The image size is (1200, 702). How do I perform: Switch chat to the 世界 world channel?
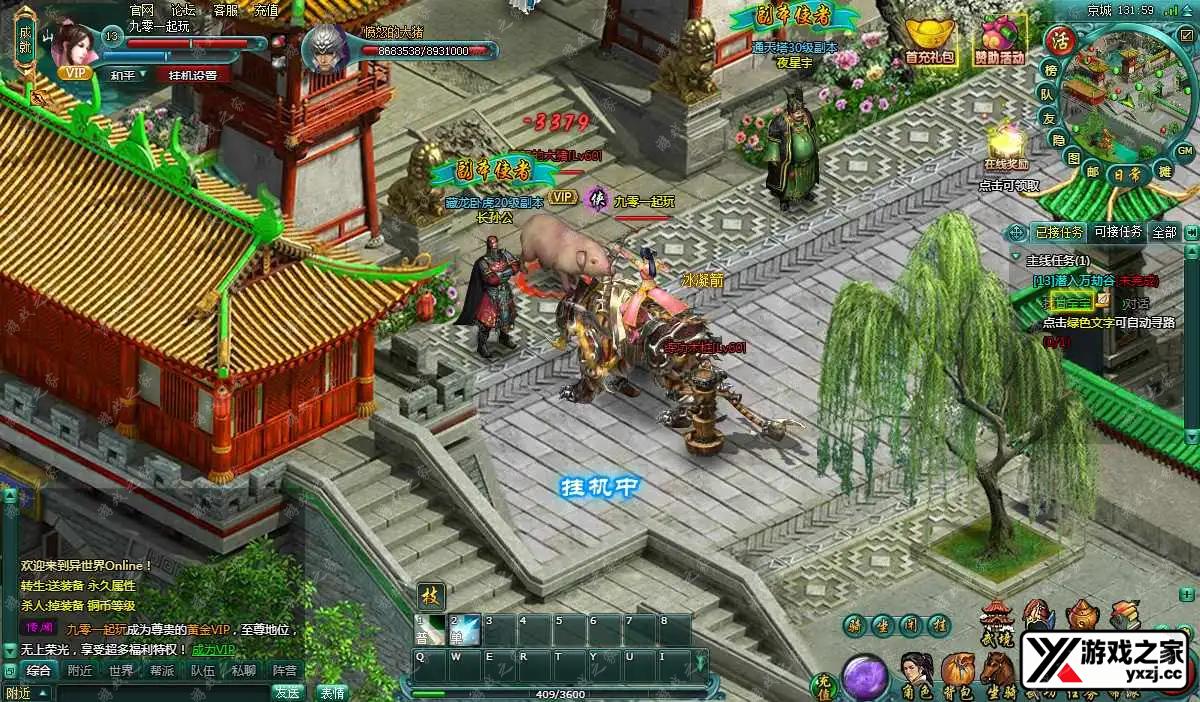121,670
